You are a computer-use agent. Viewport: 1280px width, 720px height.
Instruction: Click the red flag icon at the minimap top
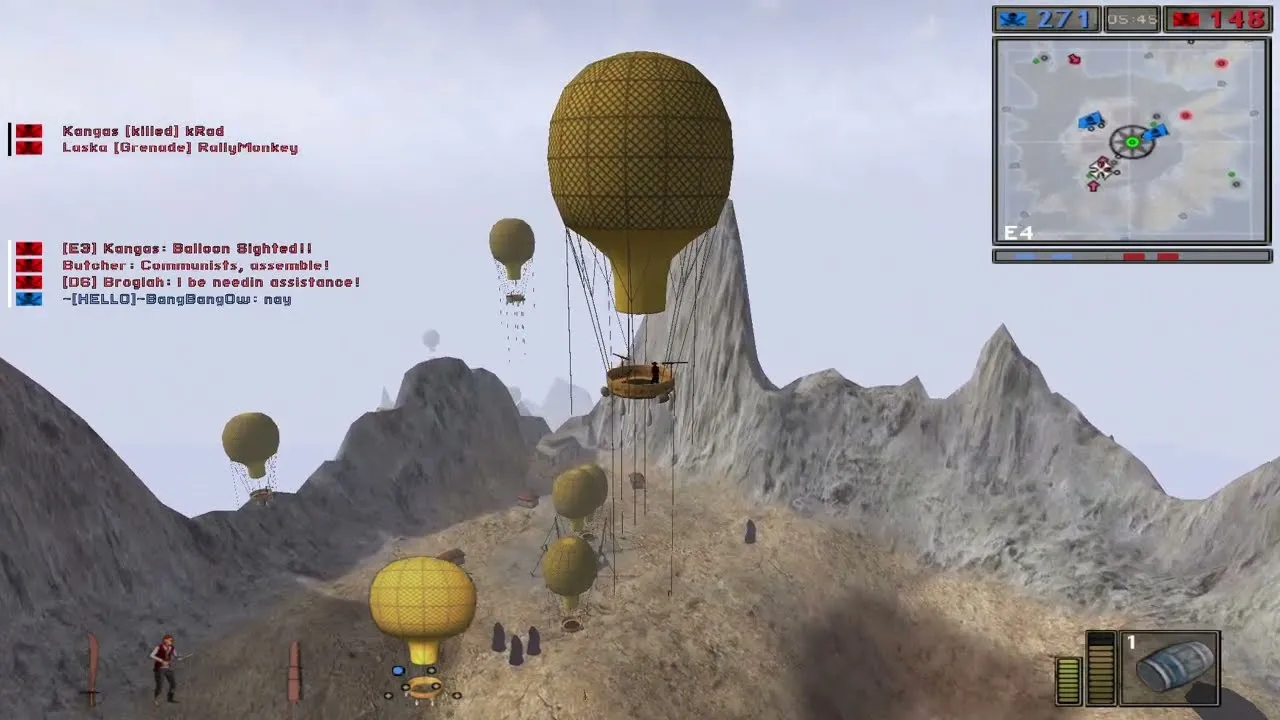(1074, 58)
